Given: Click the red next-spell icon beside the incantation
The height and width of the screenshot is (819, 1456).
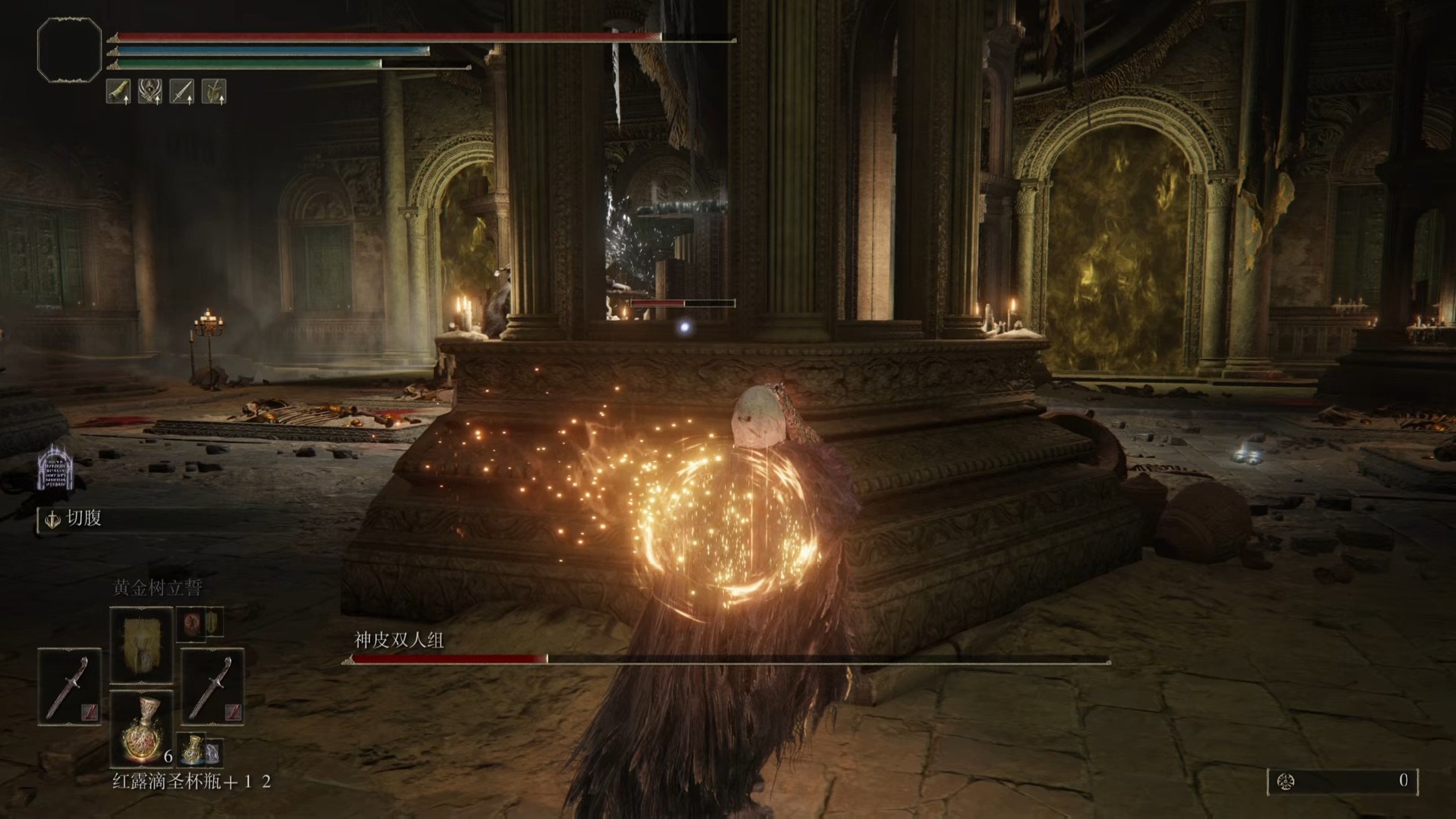Looking at the screenshot, I should coord(193,623).
